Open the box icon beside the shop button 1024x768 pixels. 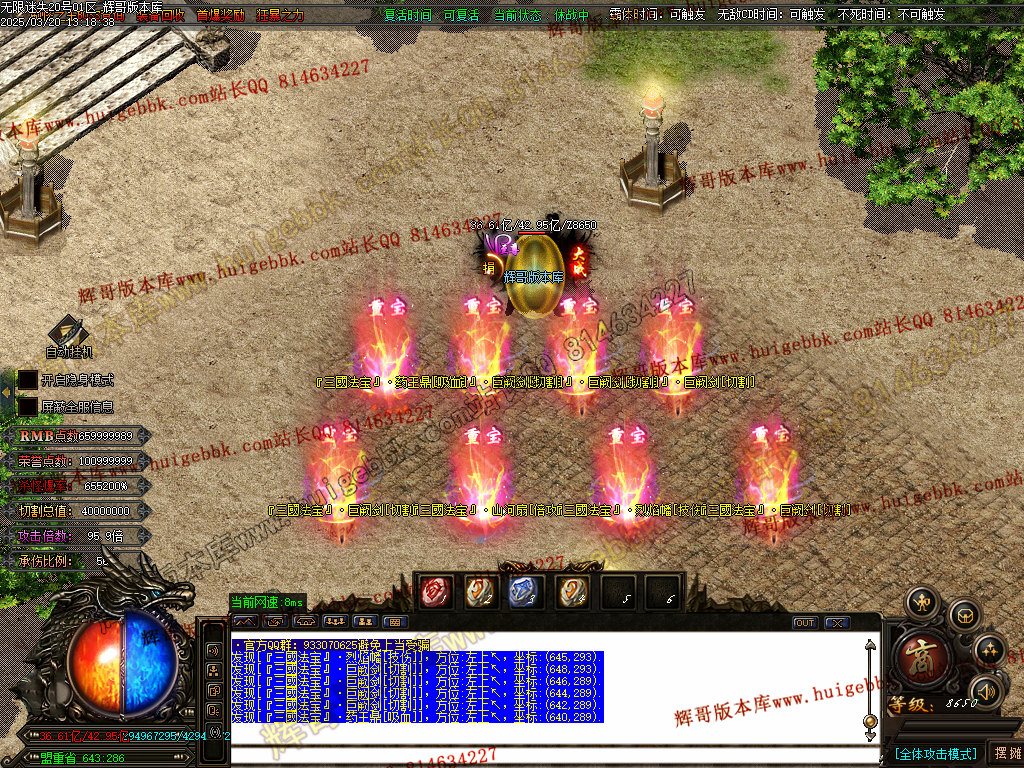(963, 614)
